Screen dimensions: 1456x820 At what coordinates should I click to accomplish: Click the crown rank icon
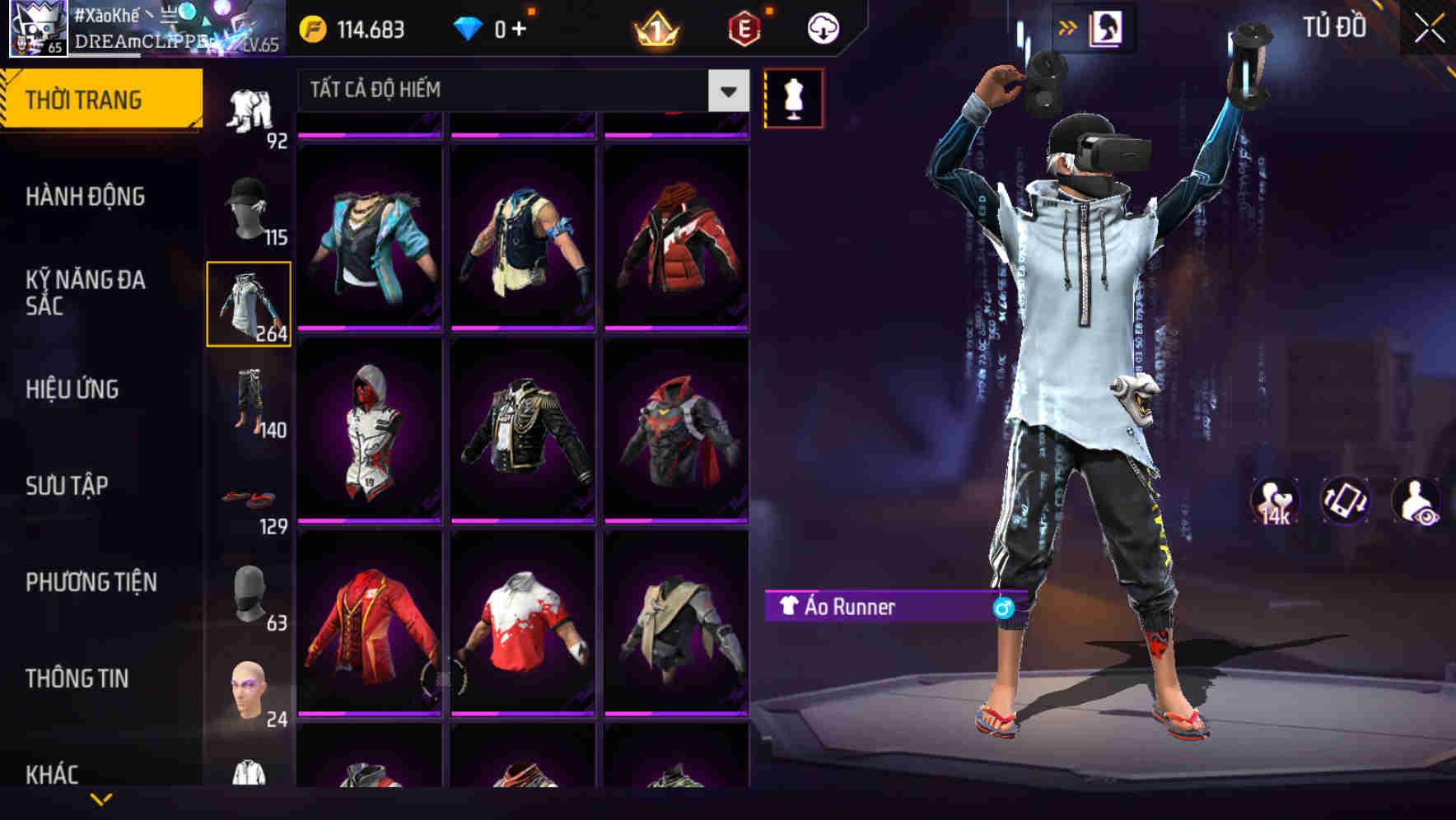(x=656, y=28)
